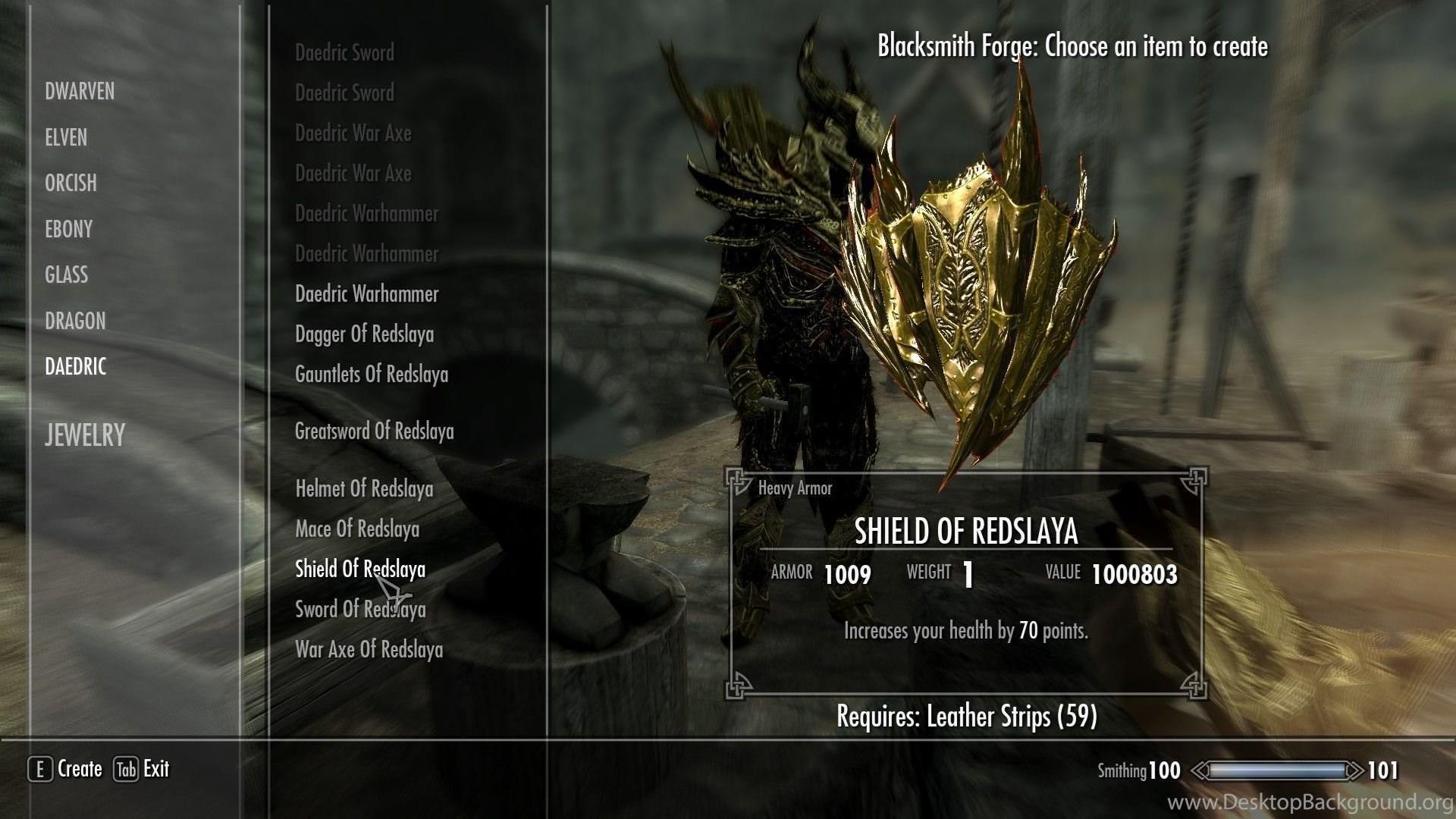Select the Helmet Of Redslaya list item

point(364,489)
